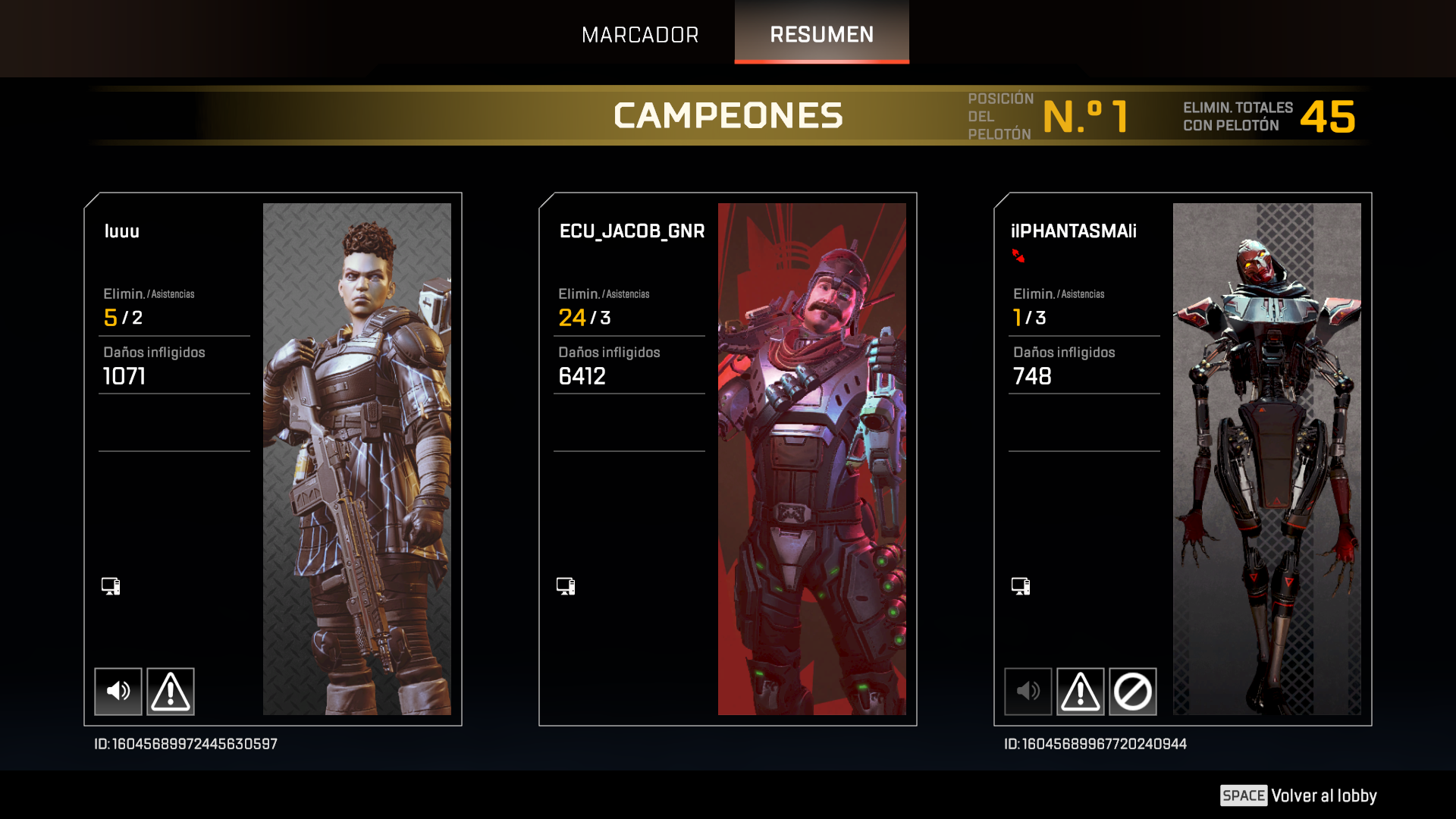
Task: Select the RESUMEN tab
Action: [x=821, y=35]
